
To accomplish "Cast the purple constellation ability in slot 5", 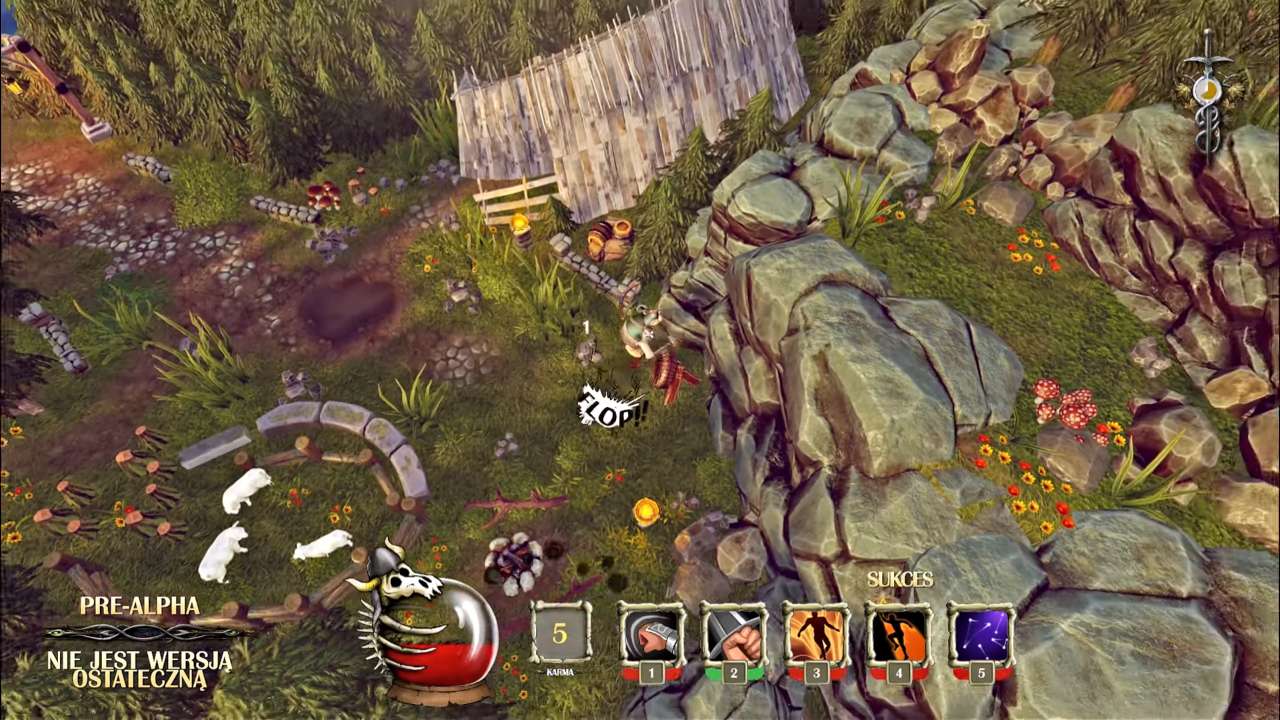I will 981,636.
